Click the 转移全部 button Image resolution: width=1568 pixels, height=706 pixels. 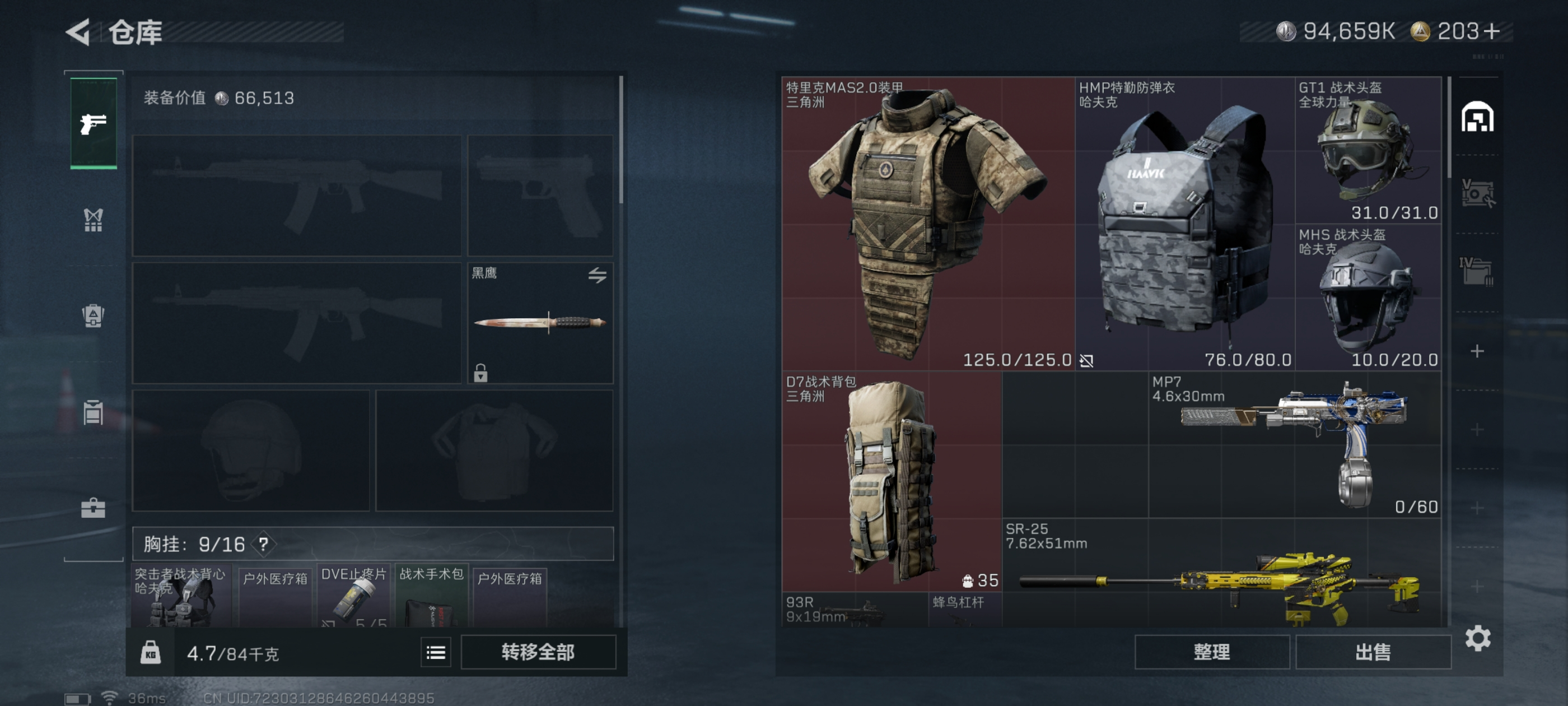[538, 652]
